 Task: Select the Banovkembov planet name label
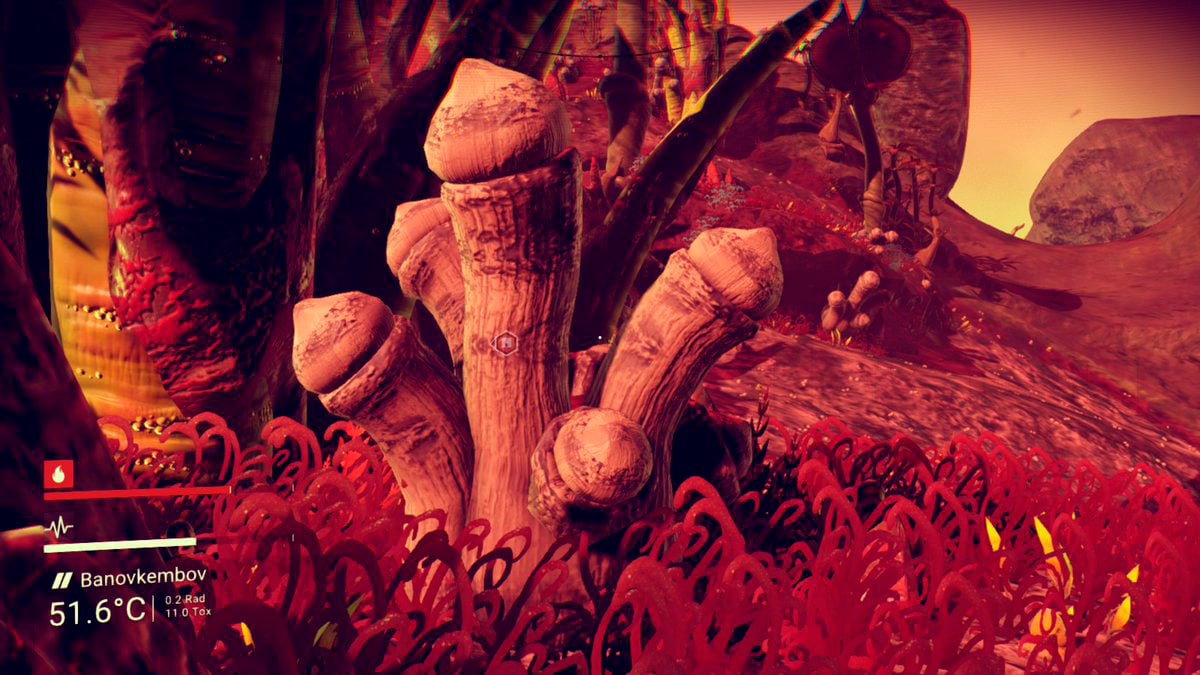143,578
